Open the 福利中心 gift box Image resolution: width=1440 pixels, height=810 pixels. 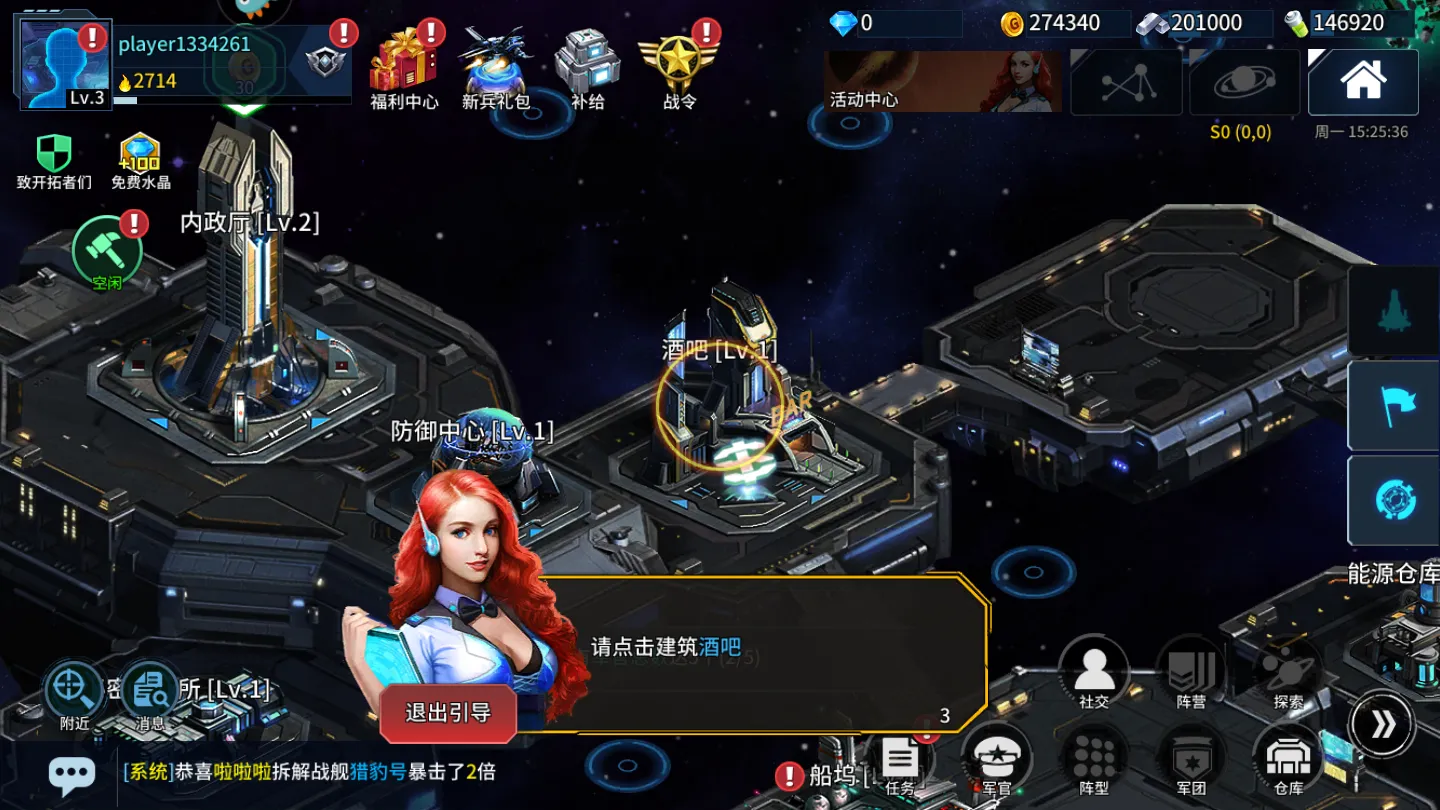click(402, 66)
